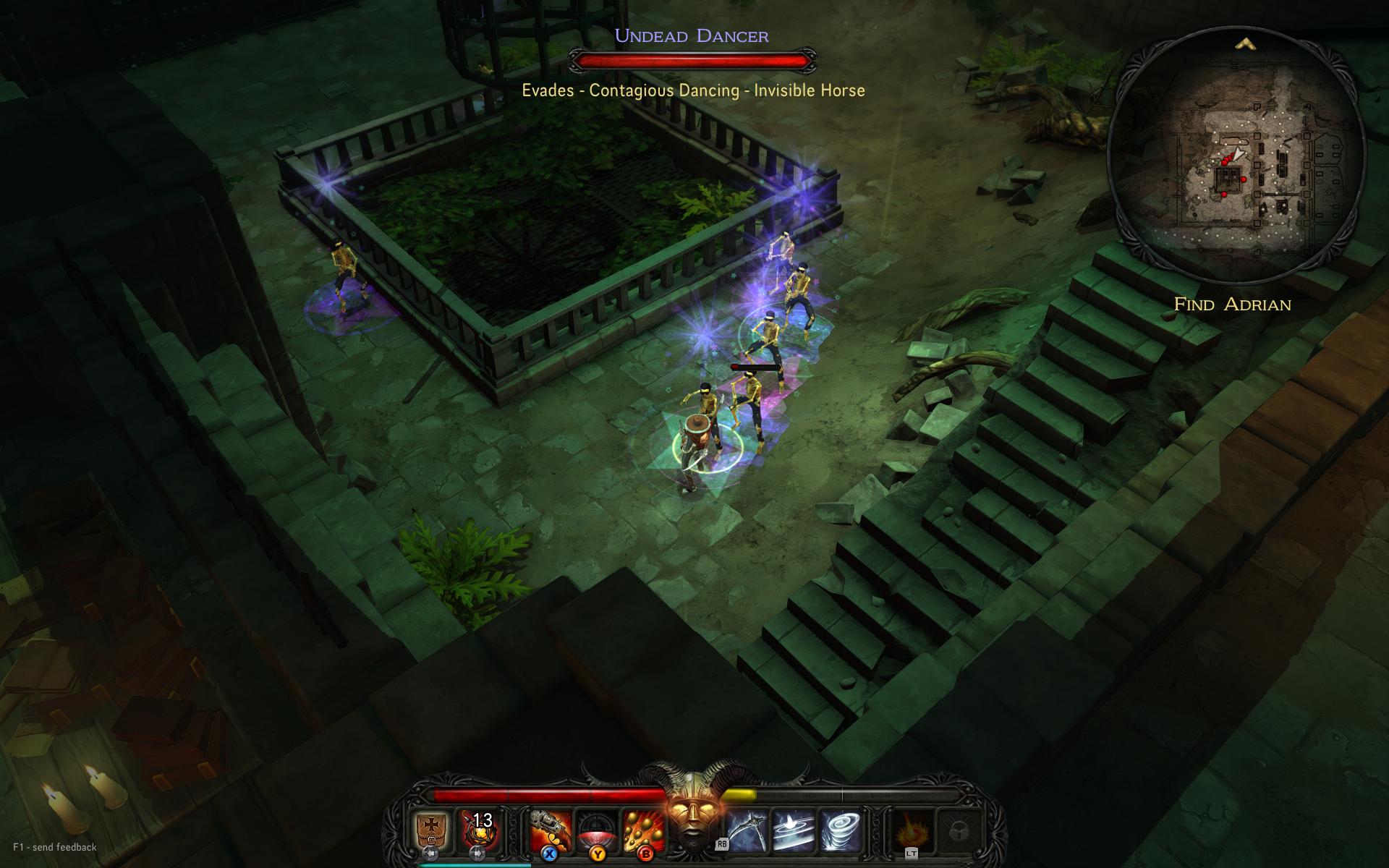Cast the whirlwind tornado ability
The height and width of the screenshot is (868, 1389).
[x=840, y=829]
